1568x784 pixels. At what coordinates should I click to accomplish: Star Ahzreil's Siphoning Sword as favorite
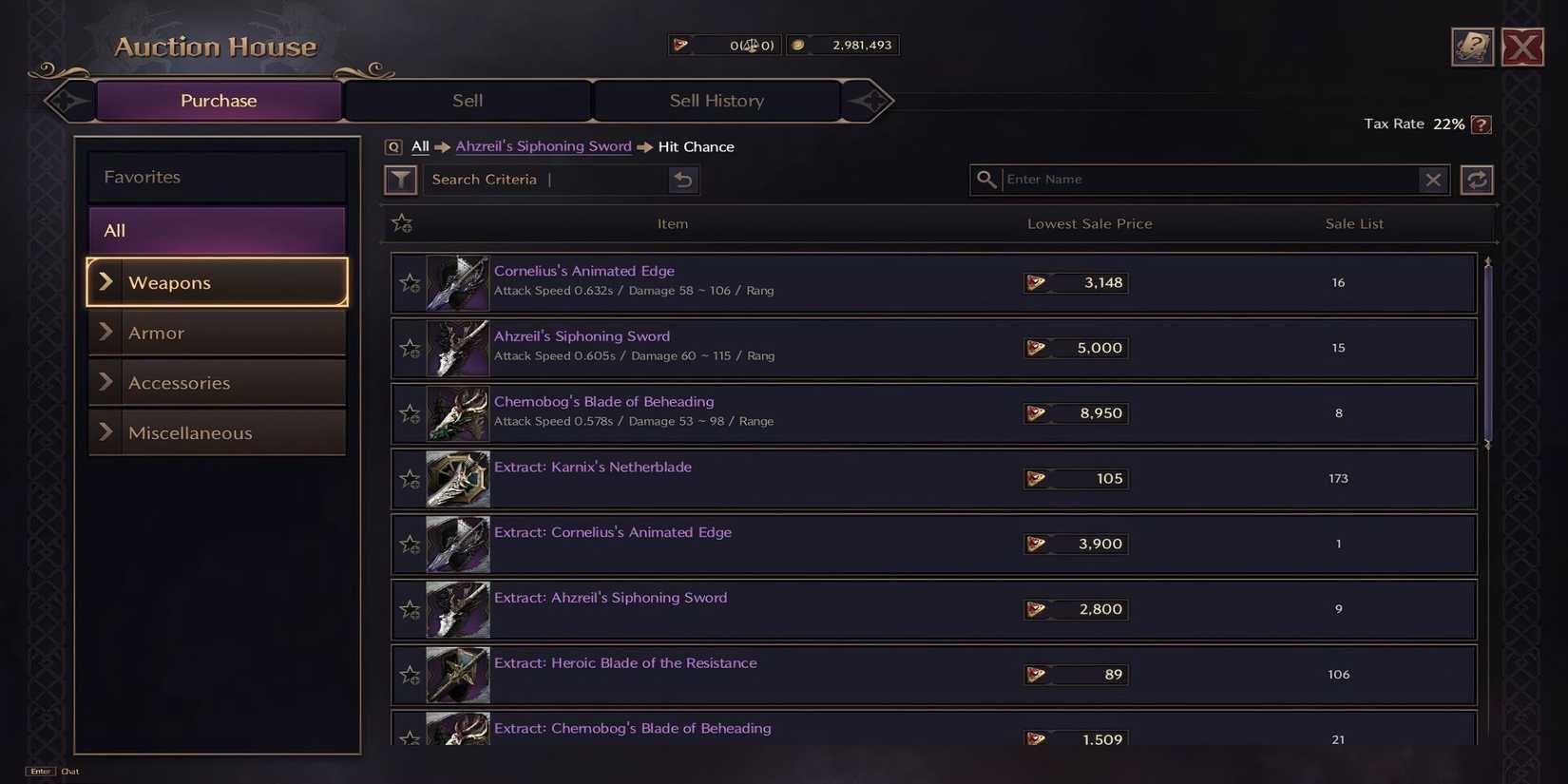coord(410,348)
